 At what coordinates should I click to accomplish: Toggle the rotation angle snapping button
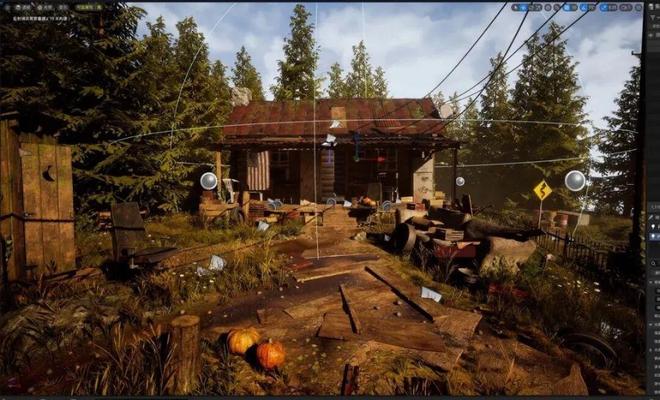pyautogui.click(x=583, y=7)
